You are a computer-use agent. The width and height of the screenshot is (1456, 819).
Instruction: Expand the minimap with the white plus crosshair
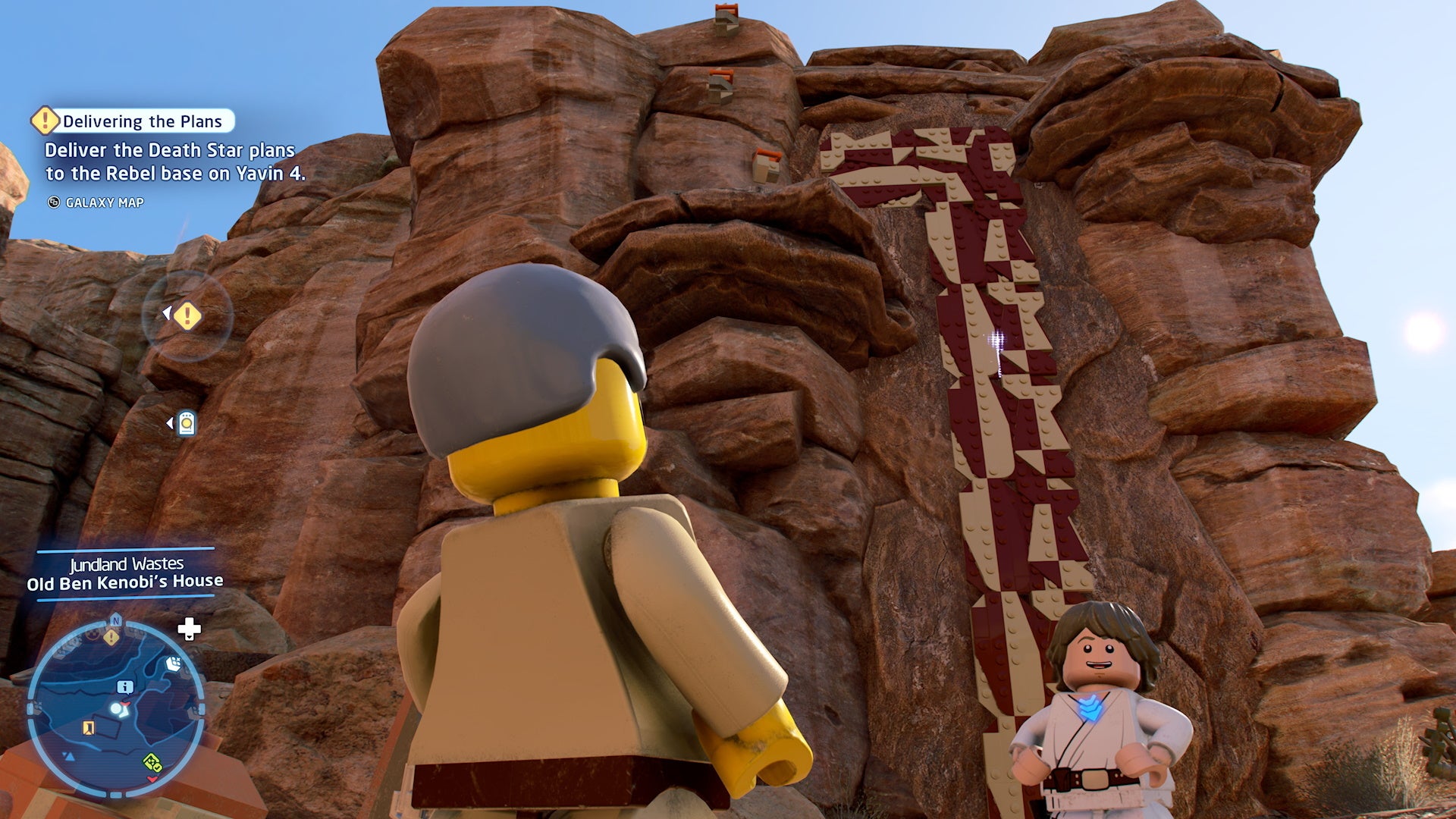[188, 630]
